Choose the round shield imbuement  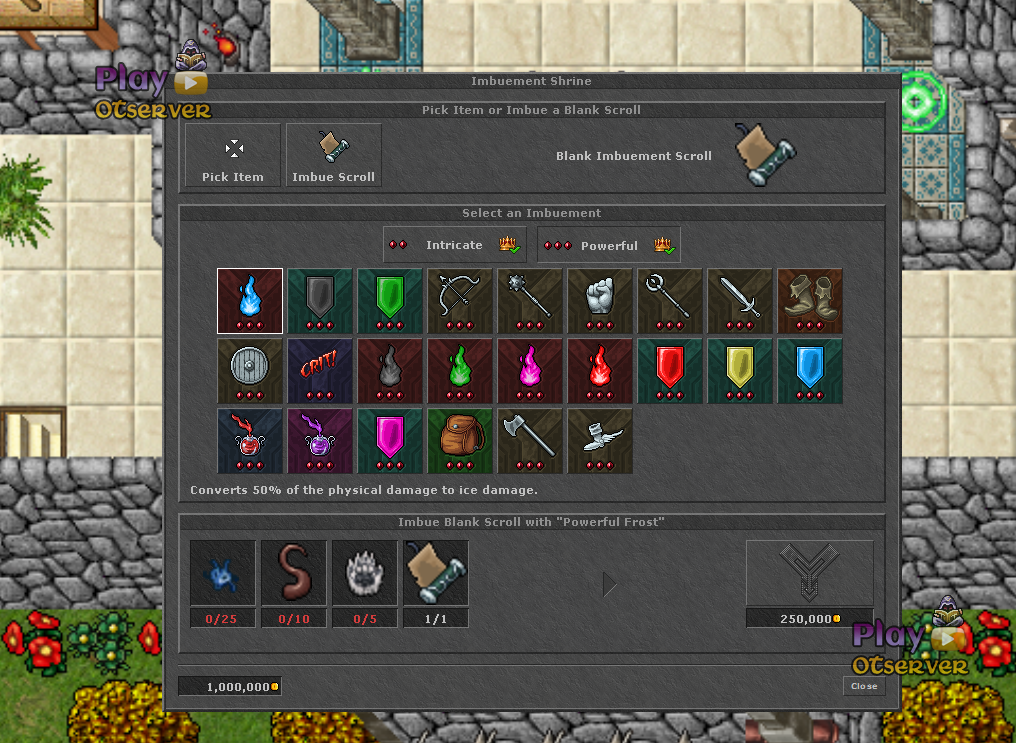click(250, 370)
